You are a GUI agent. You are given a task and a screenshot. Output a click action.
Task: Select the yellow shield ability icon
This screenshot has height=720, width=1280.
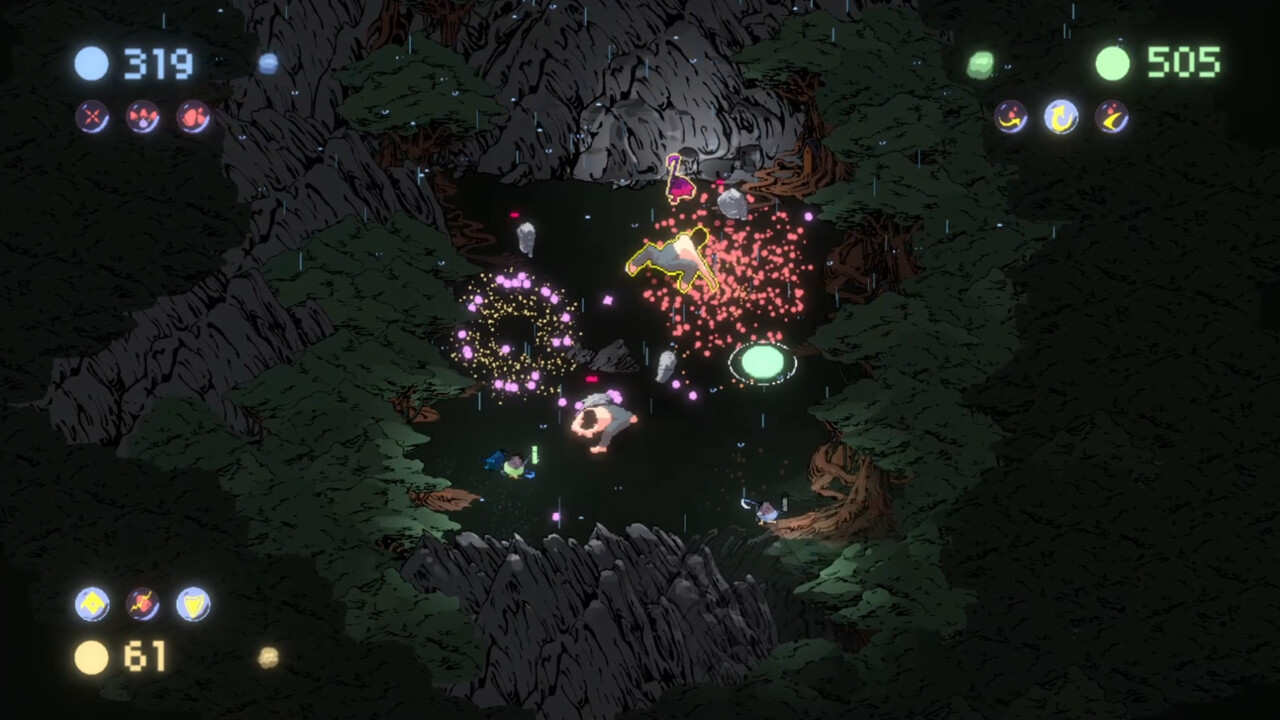(194, 603)
